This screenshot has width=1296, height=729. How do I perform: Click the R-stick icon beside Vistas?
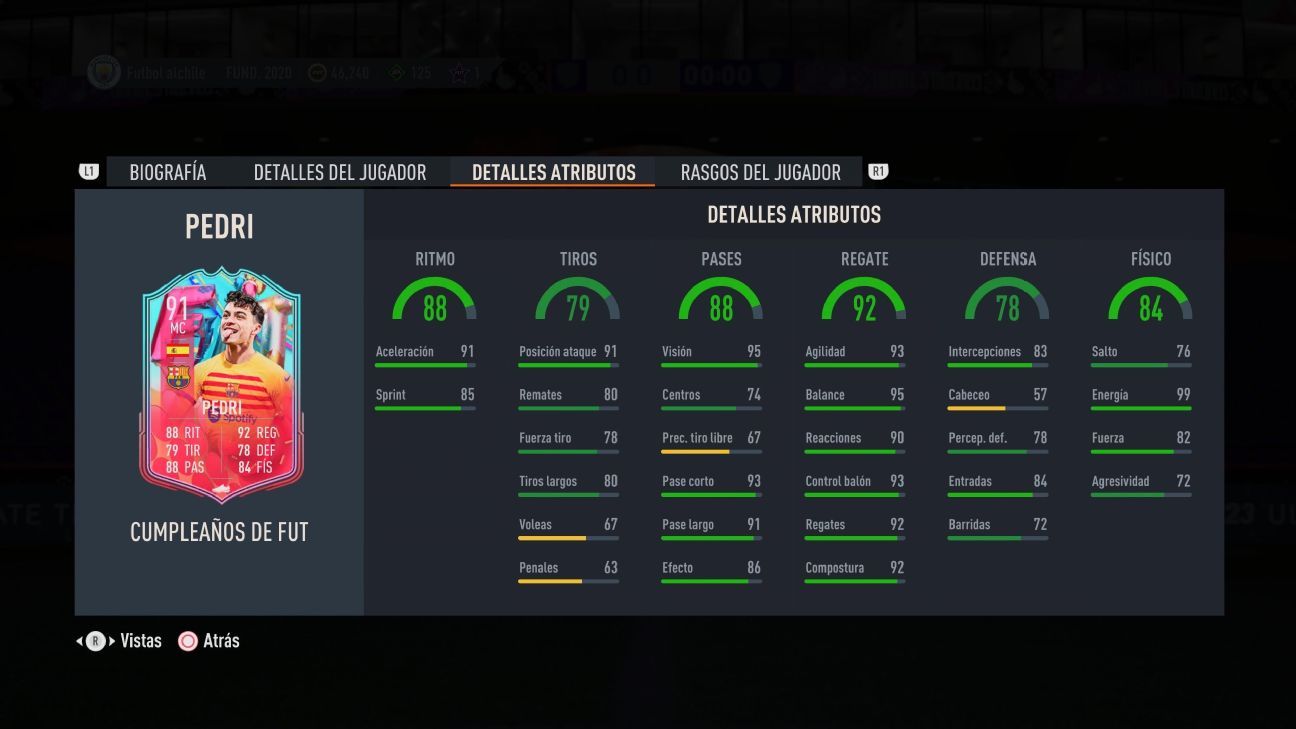(95, 641)
